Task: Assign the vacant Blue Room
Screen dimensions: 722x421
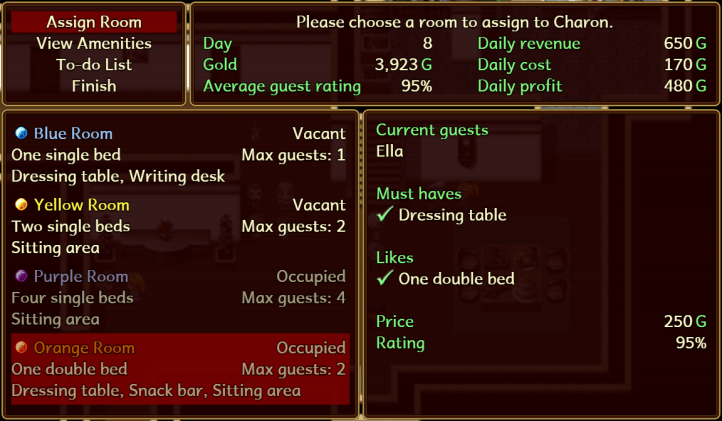Action: (x=178, y=155)
